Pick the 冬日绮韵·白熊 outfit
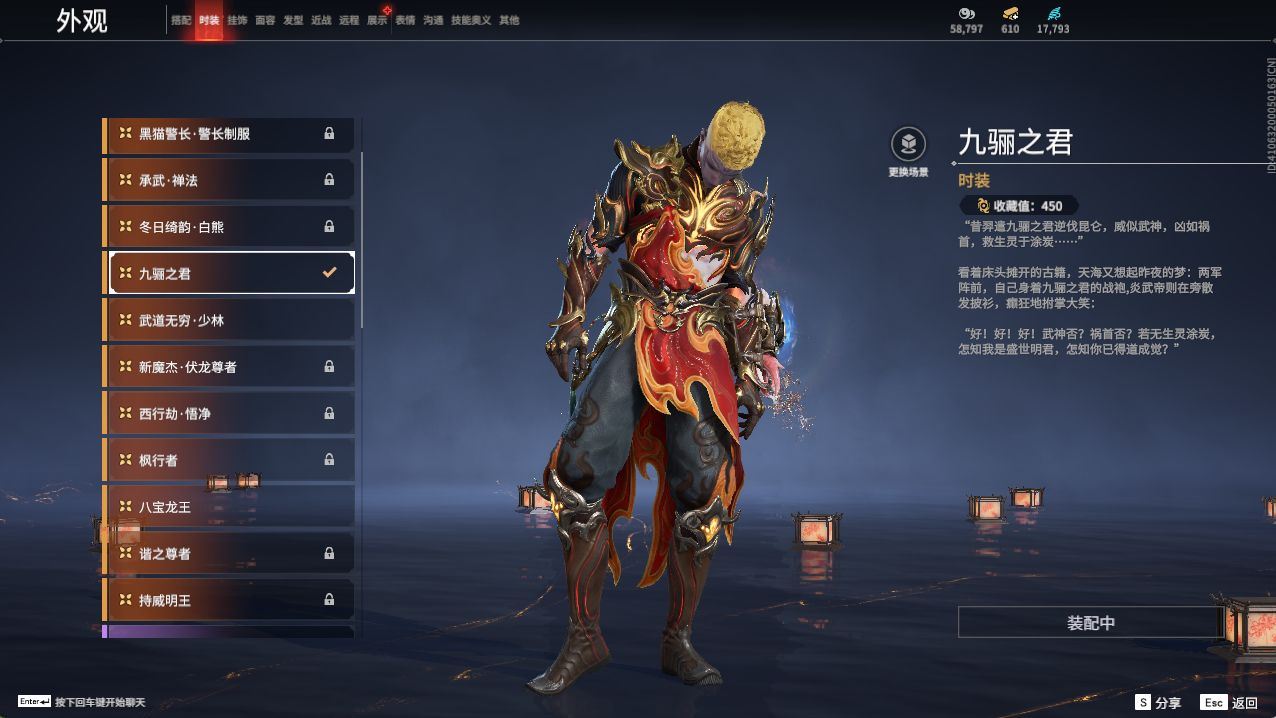The height and width of the screenshot is (718, 1276). coord(230,227)
